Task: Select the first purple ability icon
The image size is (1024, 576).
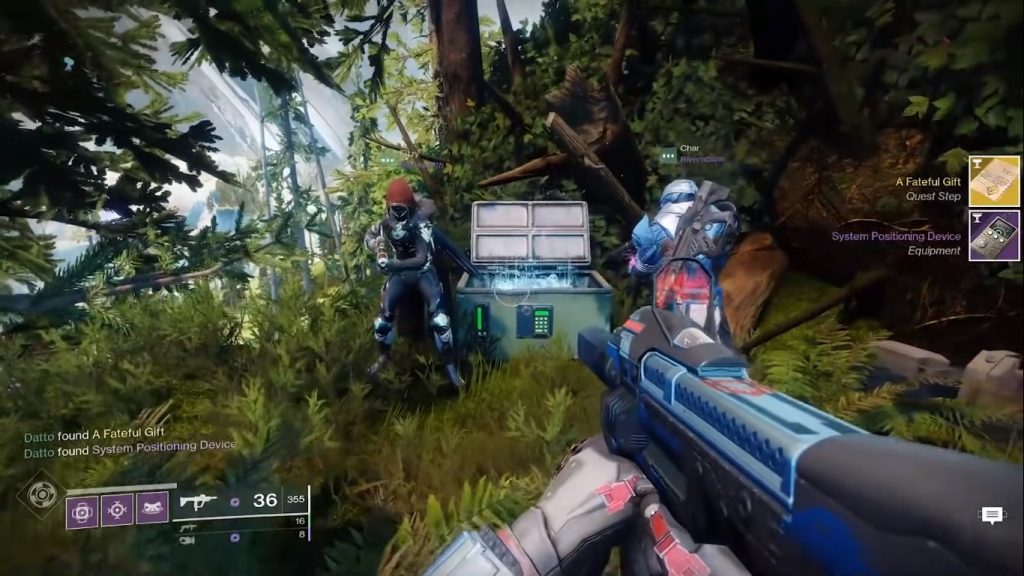Action: tap(82, 510)
